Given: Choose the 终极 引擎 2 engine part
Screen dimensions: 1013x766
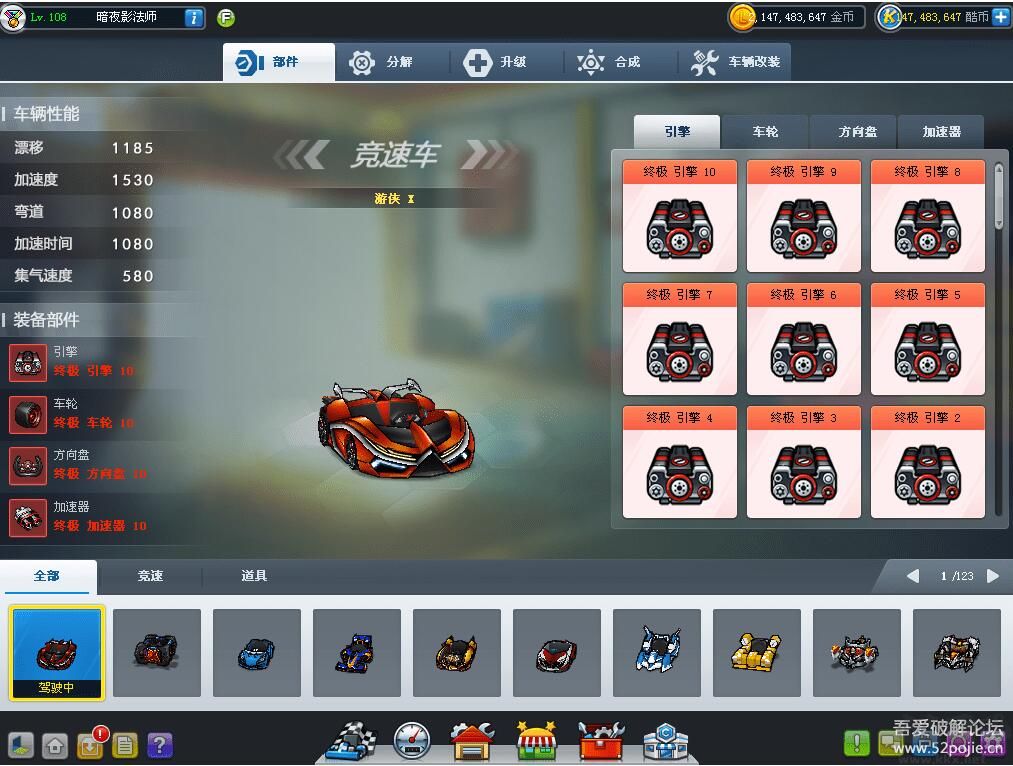Looking at the screenshot, I should [928, 462].
